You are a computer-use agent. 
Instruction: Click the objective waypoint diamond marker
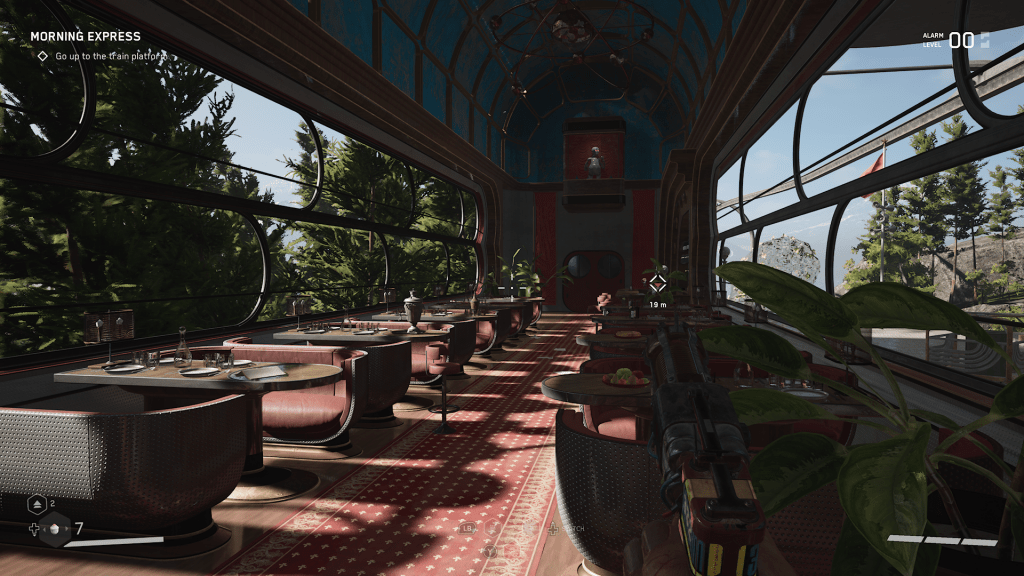657,283
